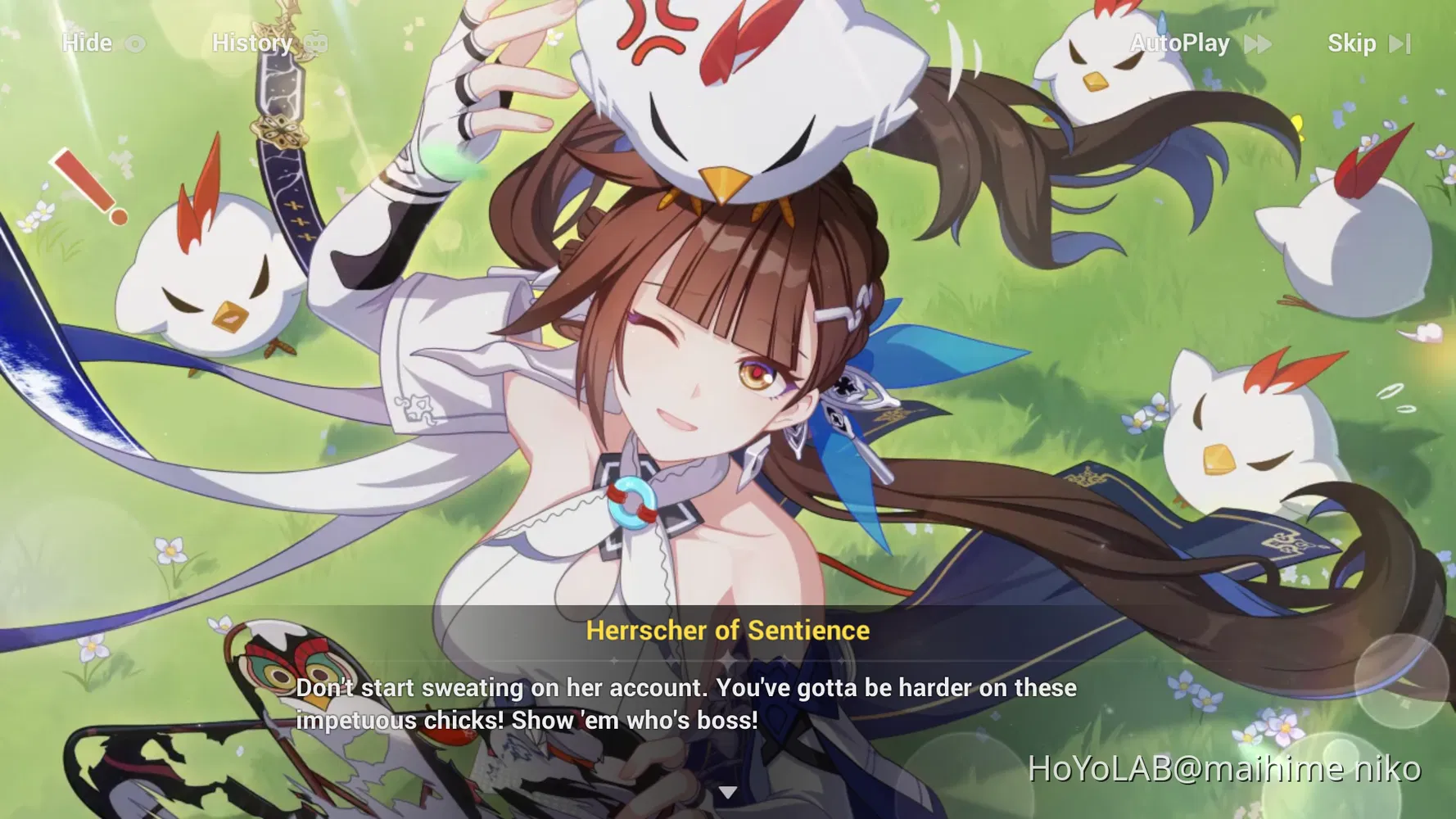Click the speech-bubble icon next to History
The height and width of the screenshot is (819, 1456).
(315, 43)
